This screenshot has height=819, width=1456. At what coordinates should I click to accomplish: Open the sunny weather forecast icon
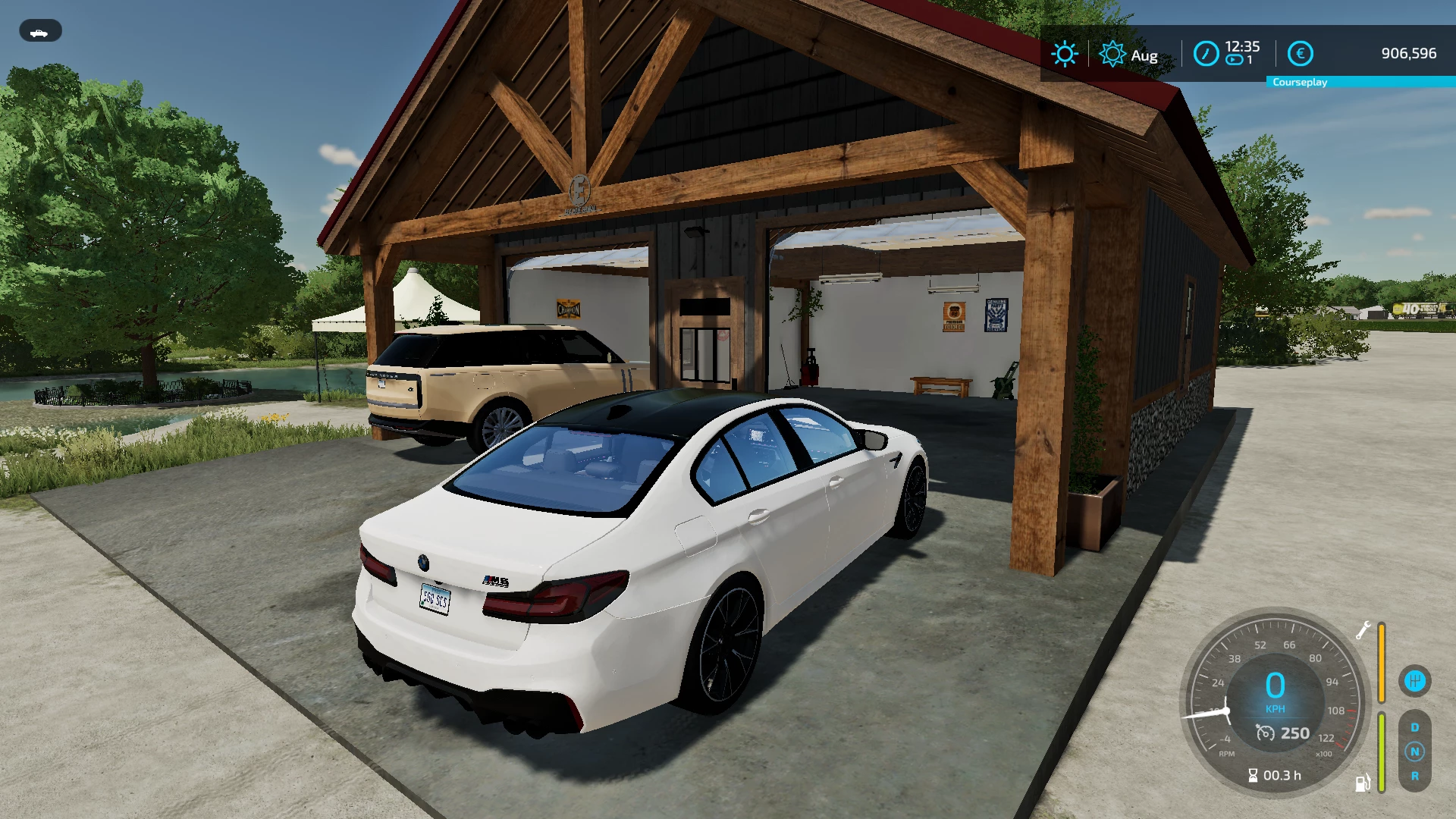[x=1064, y=54]
